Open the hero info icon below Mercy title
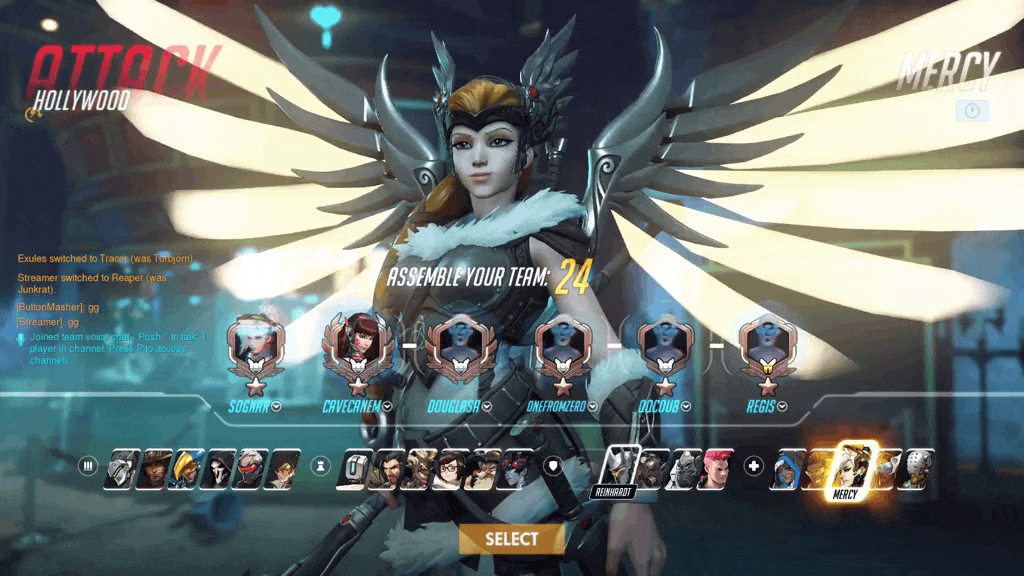 click(971, 111)
